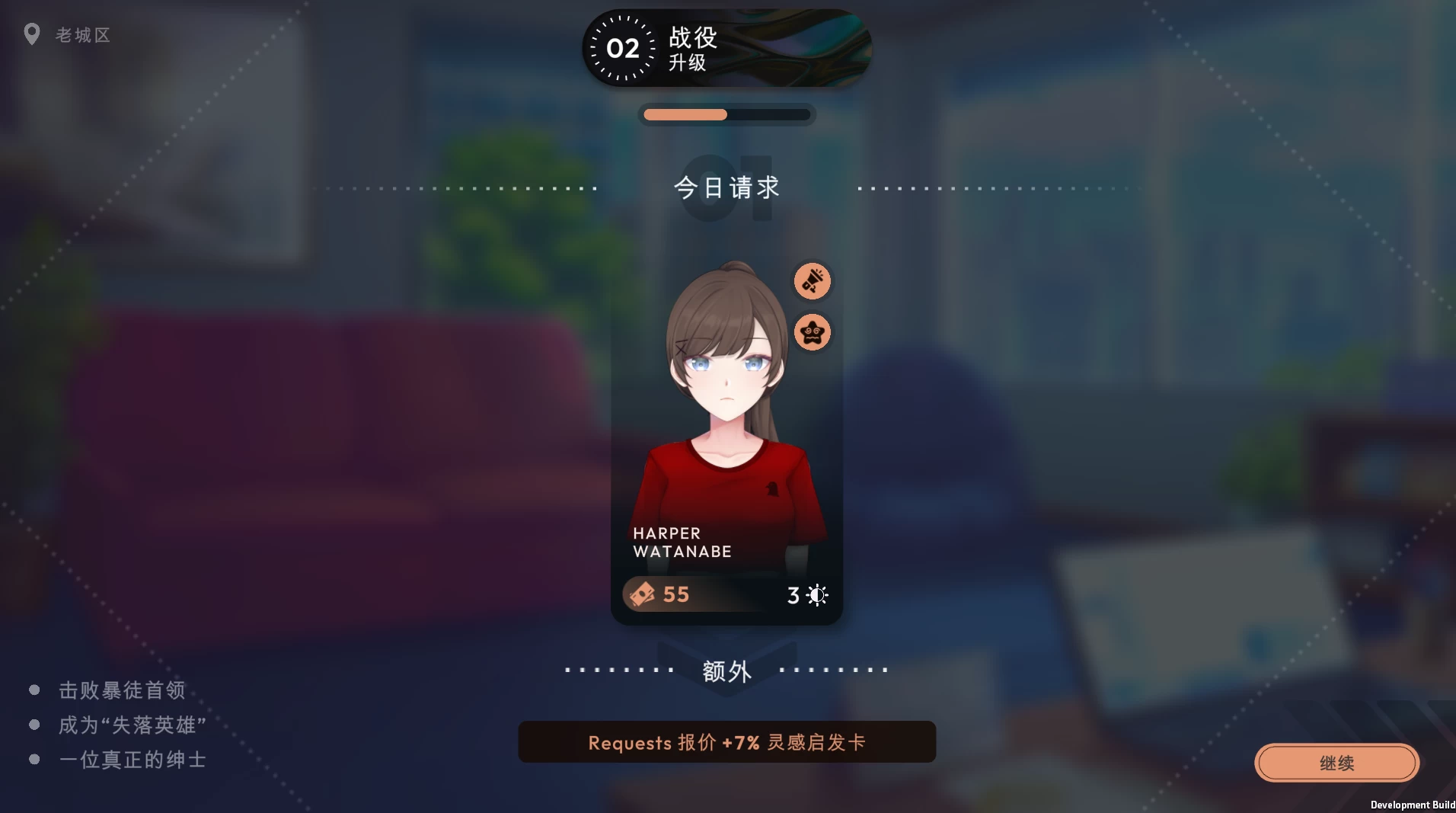Select the dizzy star face icon

click(x=812, y=332)
